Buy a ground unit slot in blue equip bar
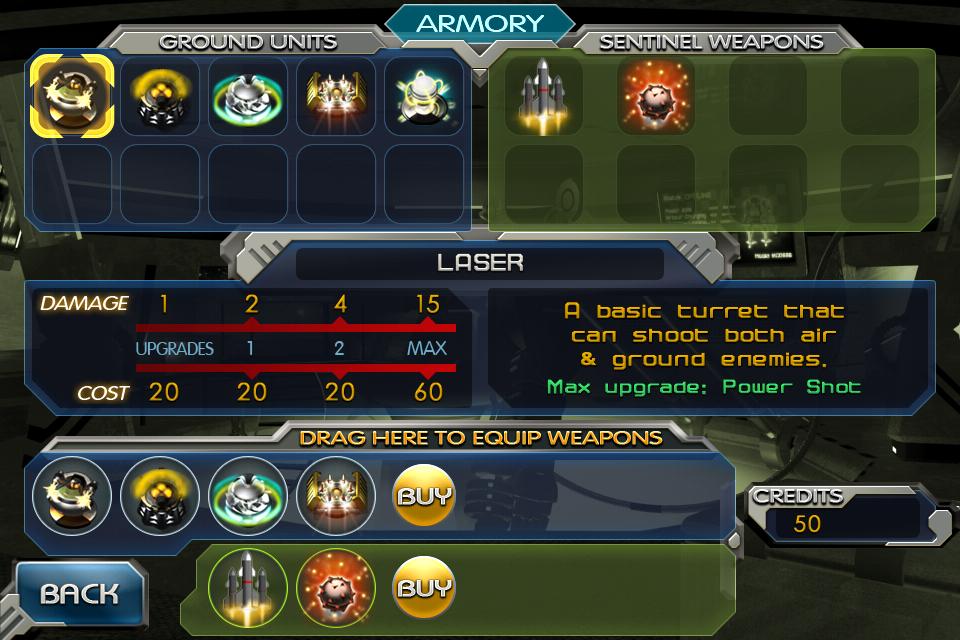This screenshot has width=960, height=640. pos(424,495)
